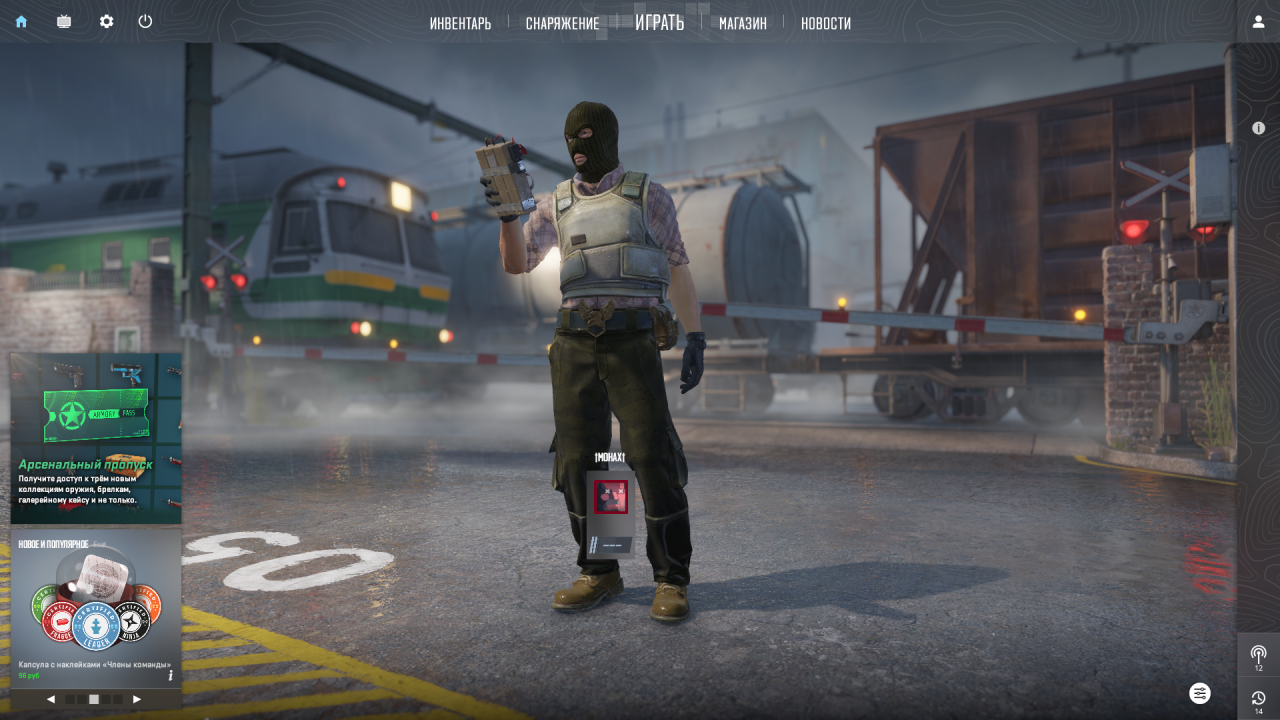The height and width of the screenshot is (720, 1280).
Task: Open the profile icon in the corner
Action: point(1258,21)
